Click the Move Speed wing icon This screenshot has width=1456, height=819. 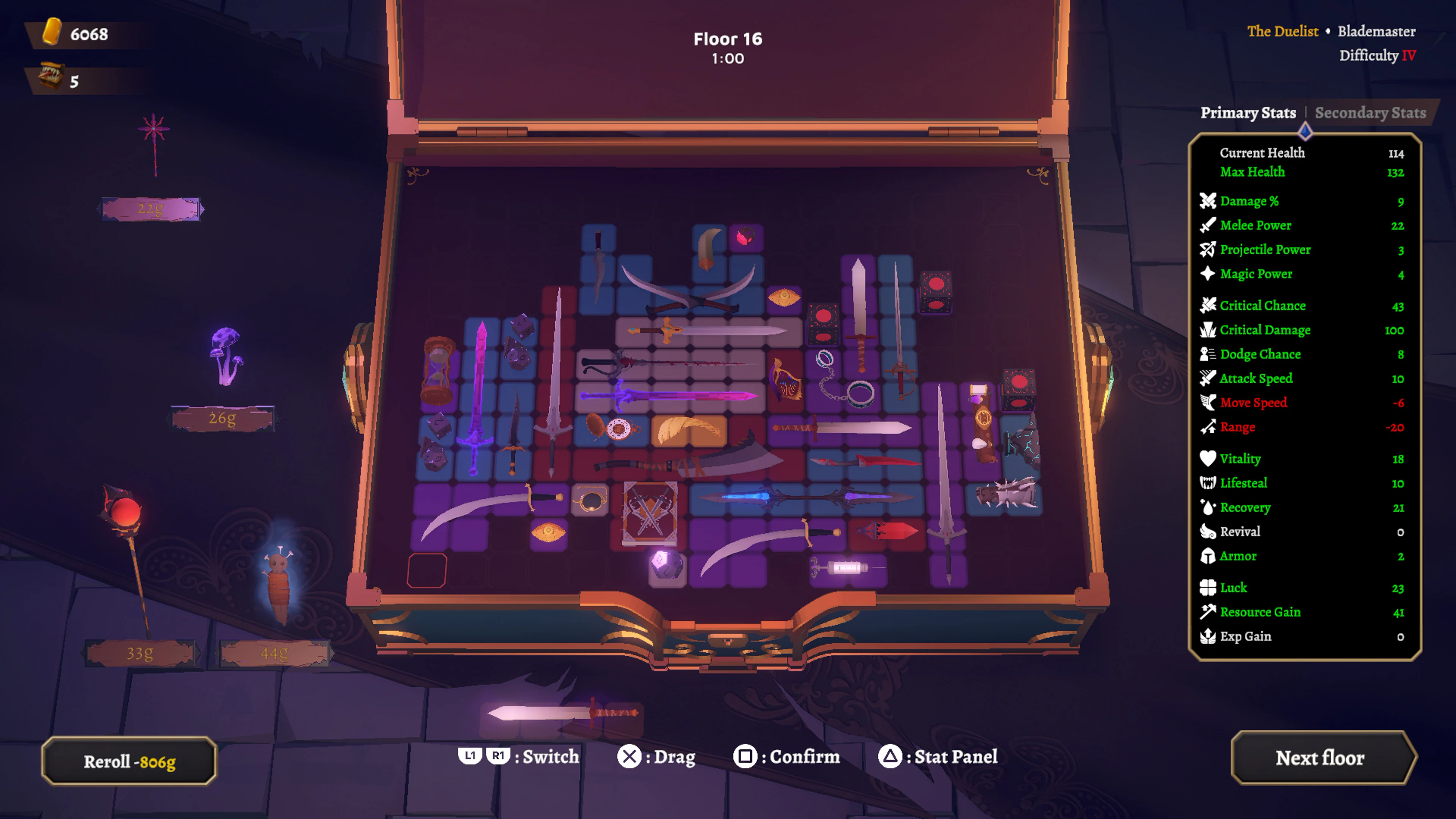coord(1207,402)
